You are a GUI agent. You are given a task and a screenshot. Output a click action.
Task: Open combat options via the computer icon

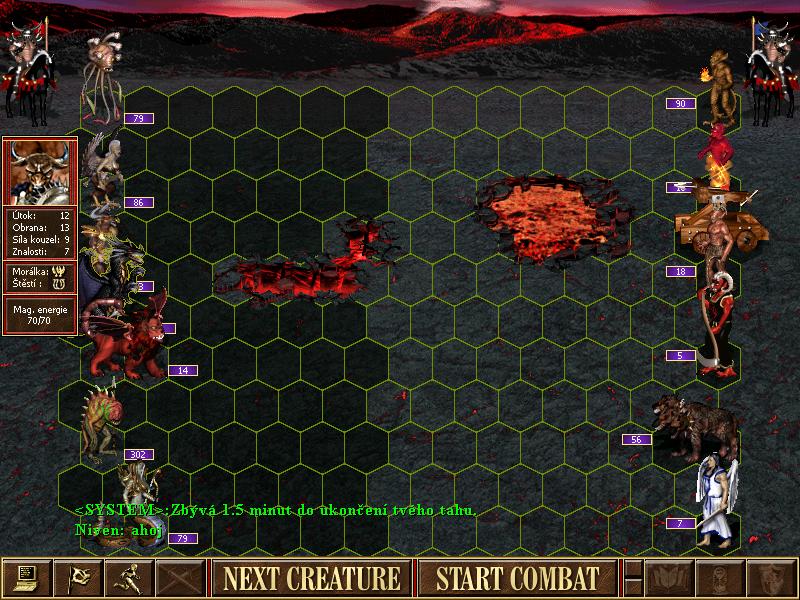coord(26,578)
